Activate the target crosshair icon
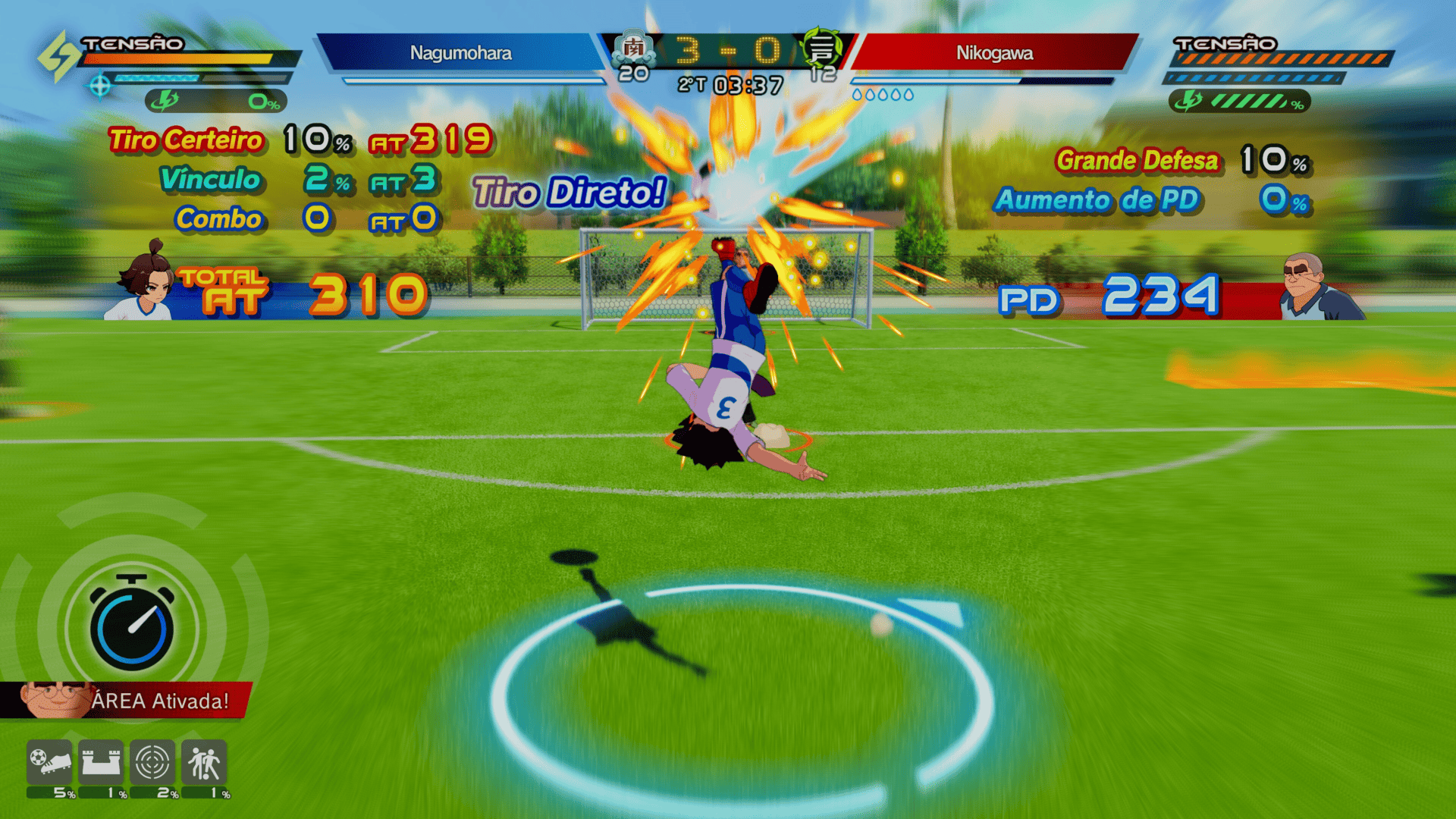 point(152,763)
